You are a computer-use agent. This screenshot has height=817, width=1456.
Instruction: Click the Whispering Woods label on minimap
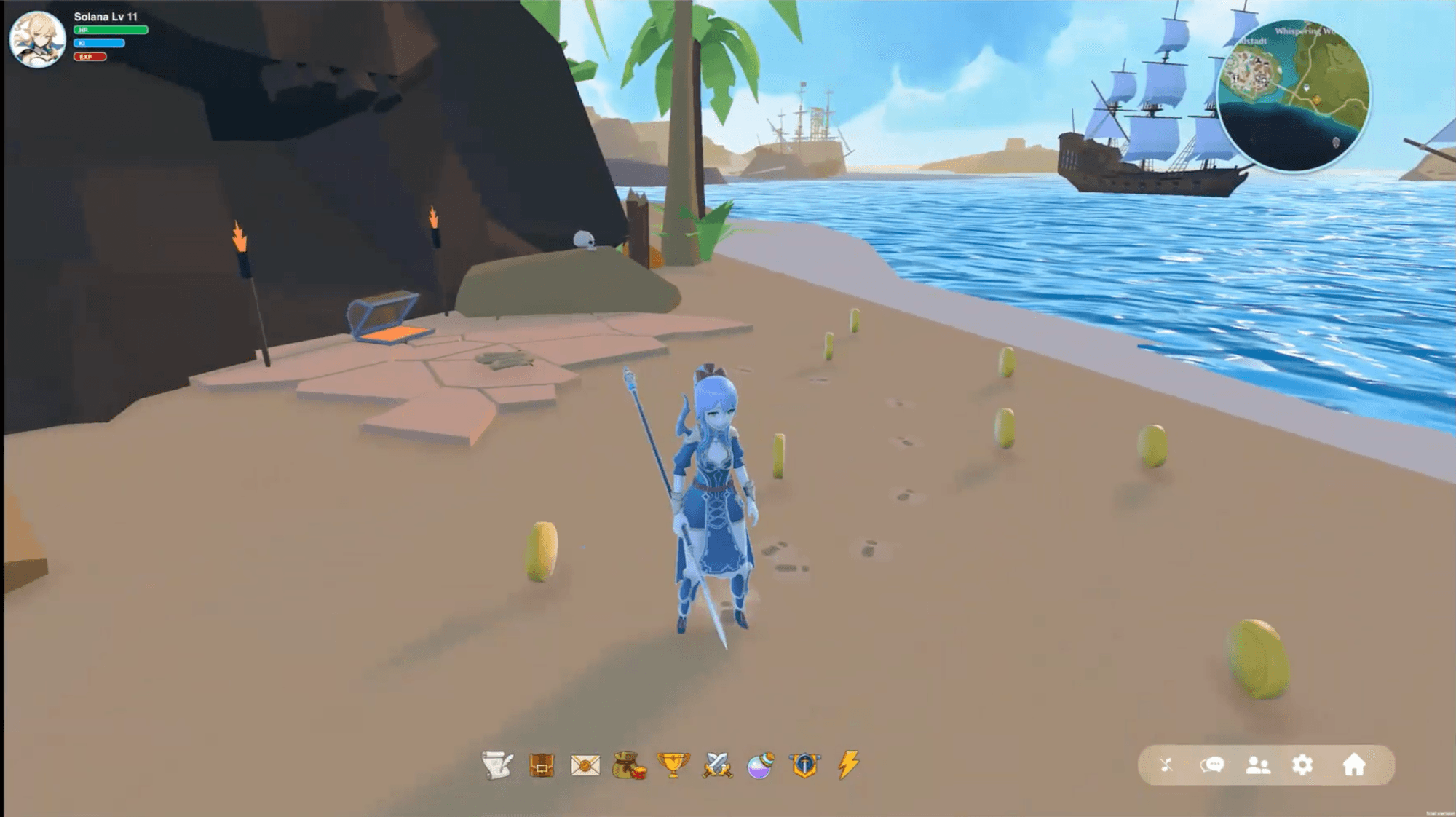[x=1305, y=32]
